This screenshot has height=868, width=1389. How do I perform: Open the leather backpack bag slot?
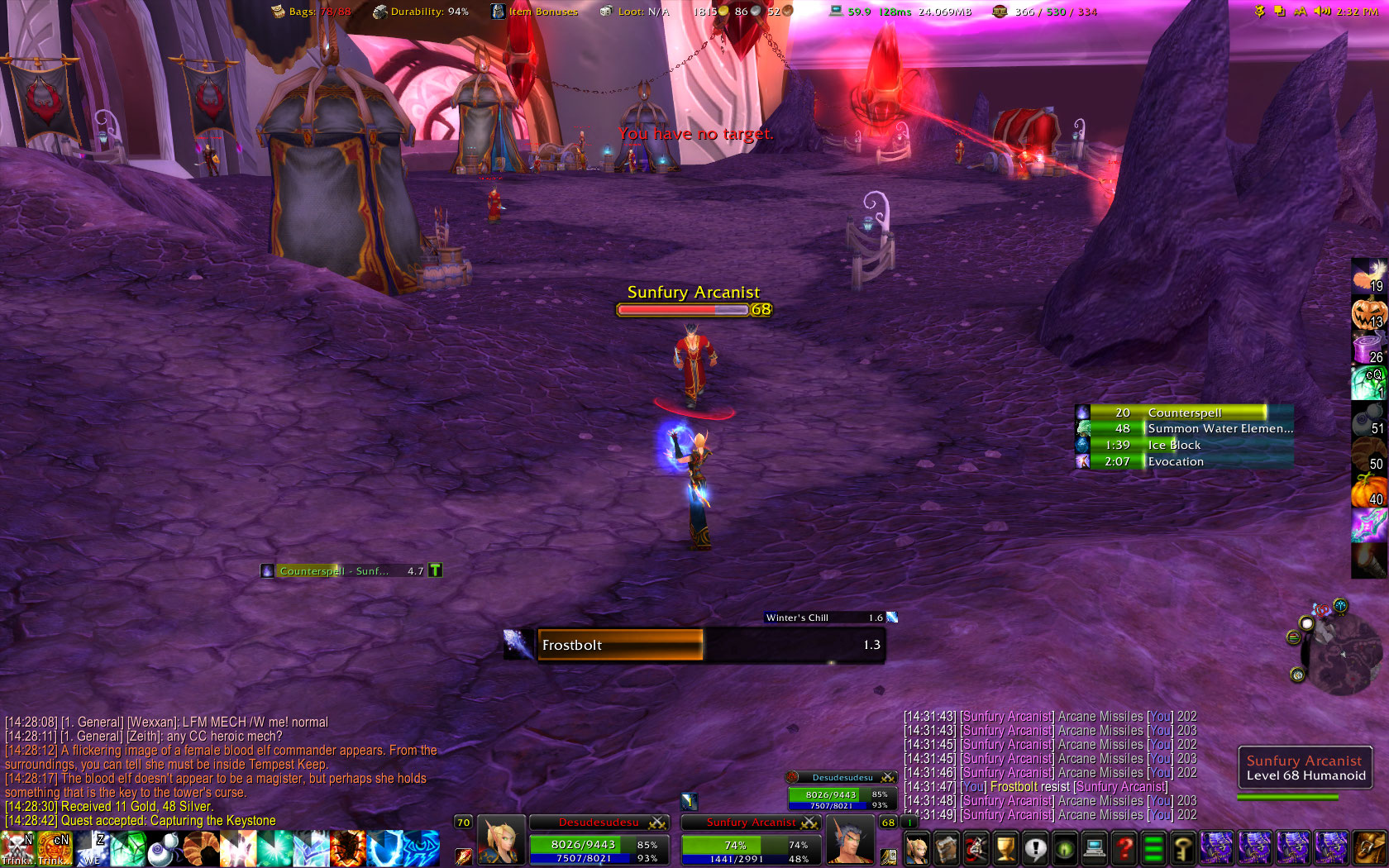(1370, 849)
